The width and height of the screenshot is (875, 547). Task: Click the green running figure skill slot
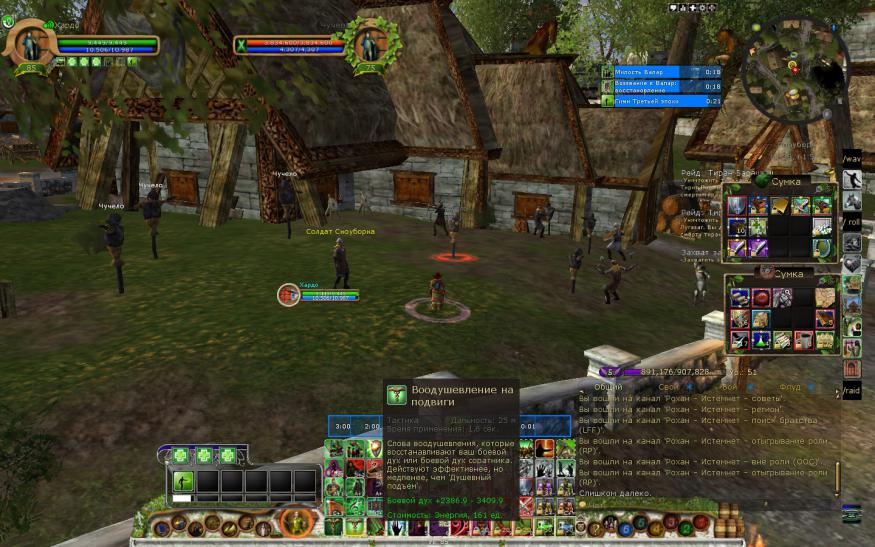click(x=183, y=481)
